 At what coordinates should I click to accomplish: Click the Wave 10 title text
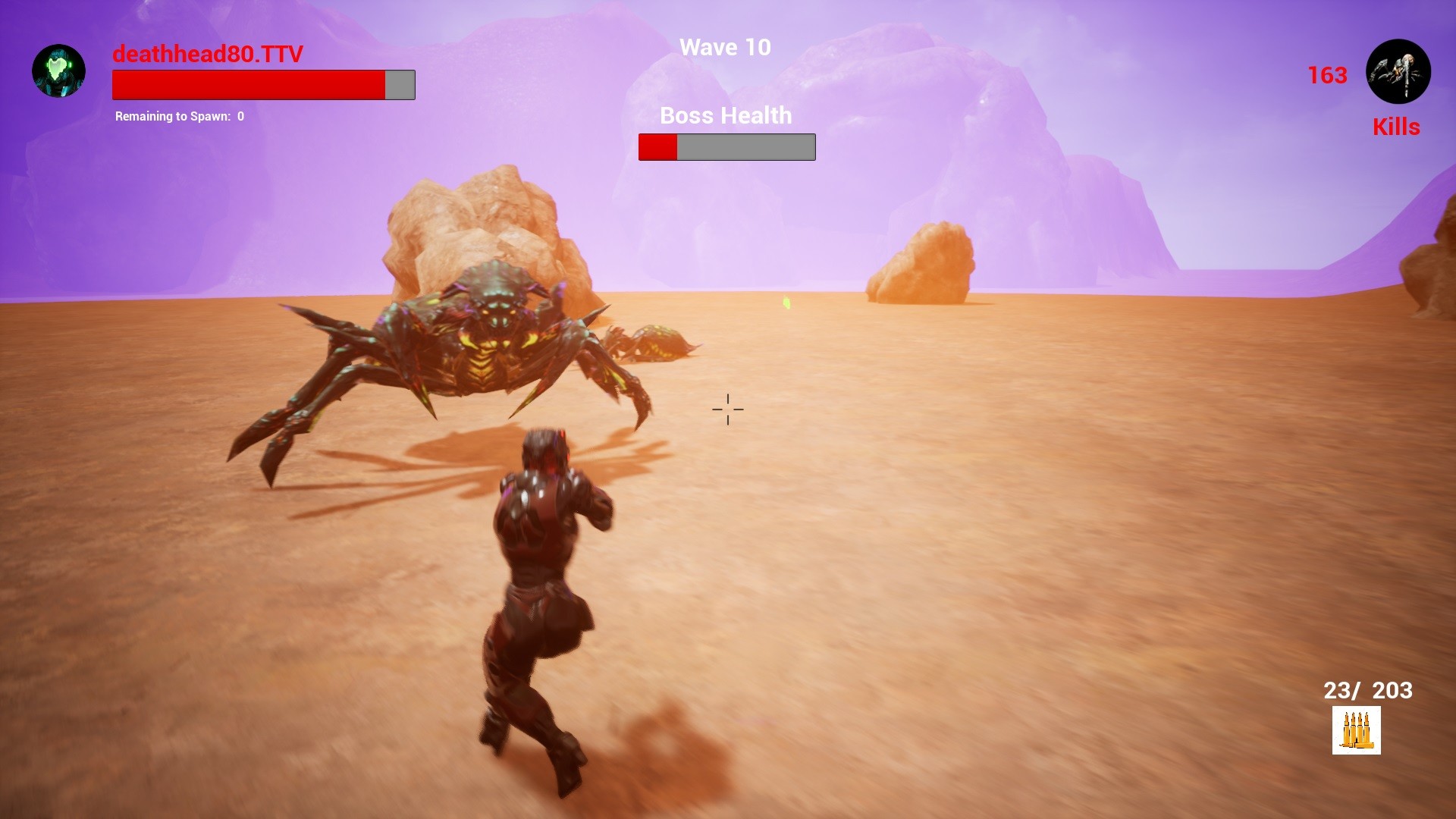pos(725,47)
